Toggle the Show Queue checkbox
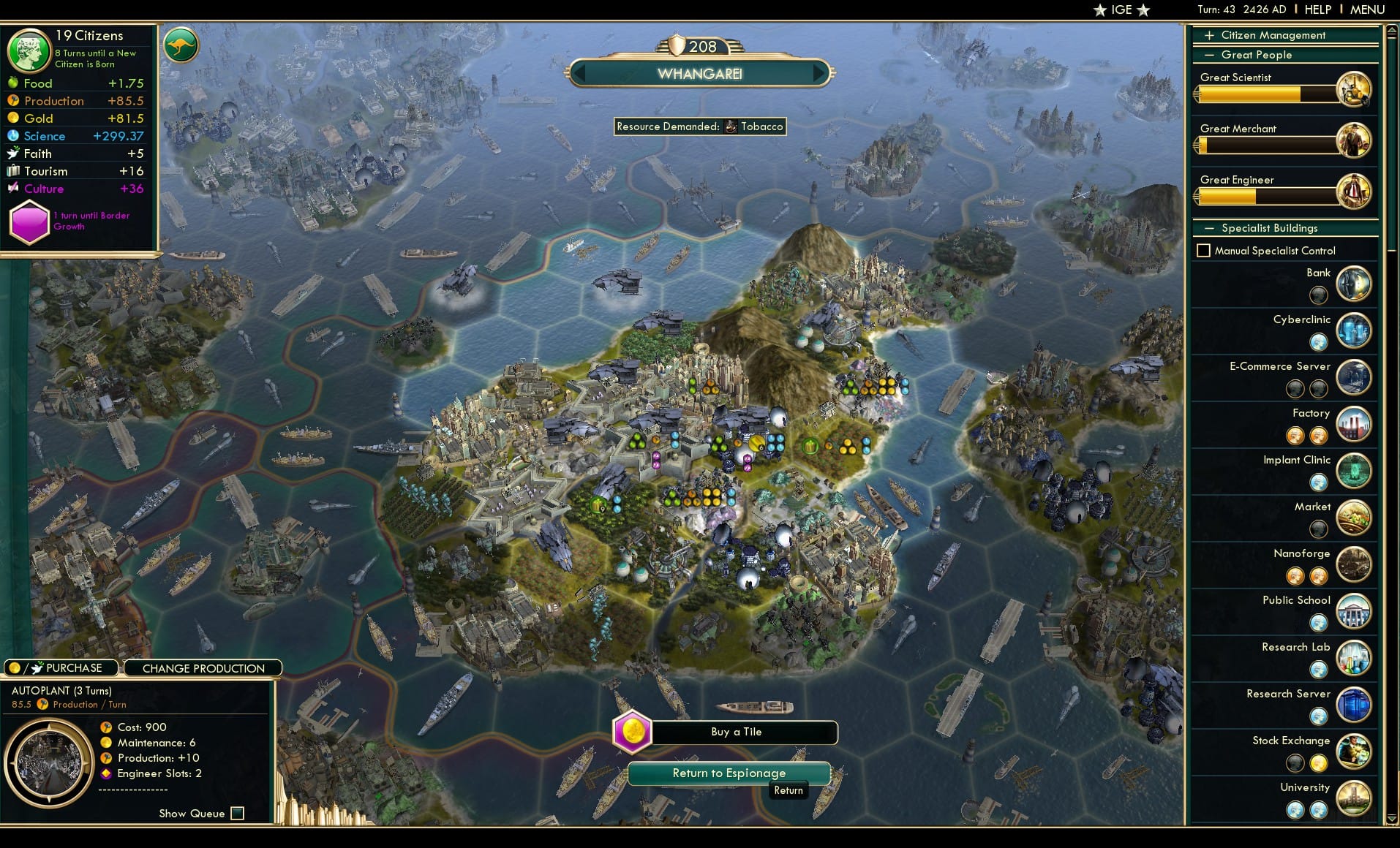 [237, 813]
